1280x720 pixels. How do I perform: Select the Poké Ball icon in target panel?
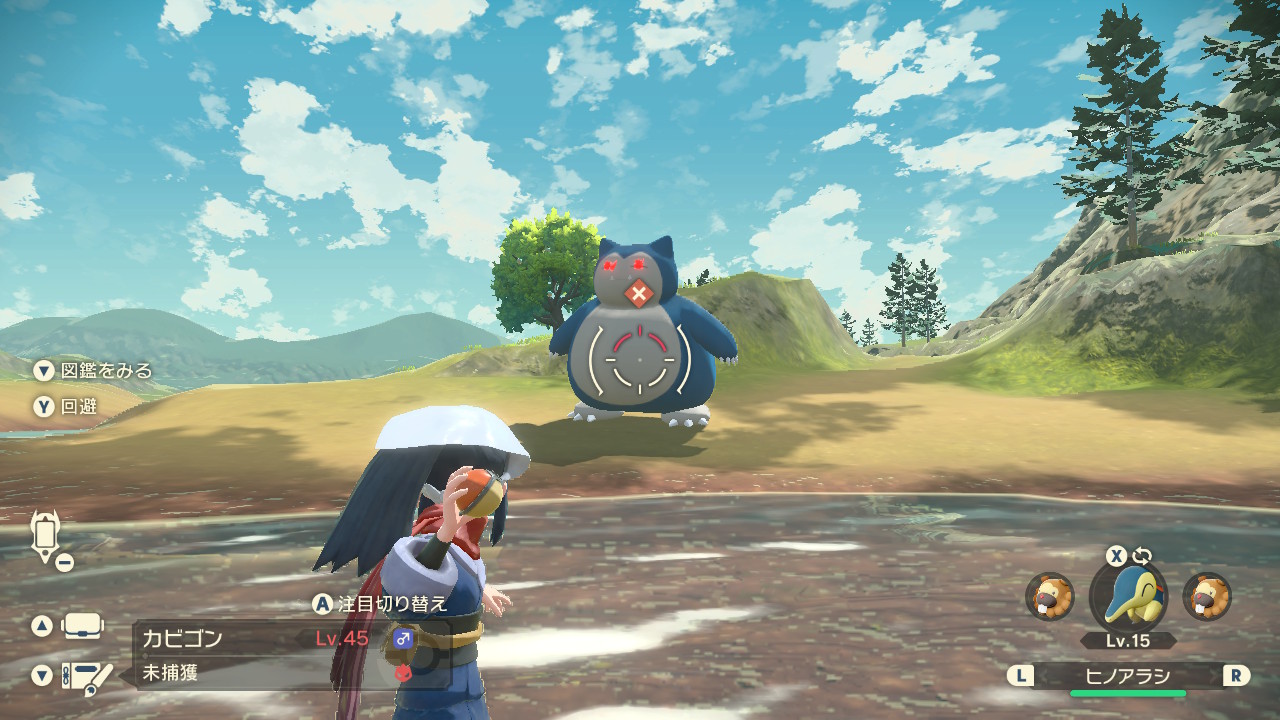(x=404, y=673)
